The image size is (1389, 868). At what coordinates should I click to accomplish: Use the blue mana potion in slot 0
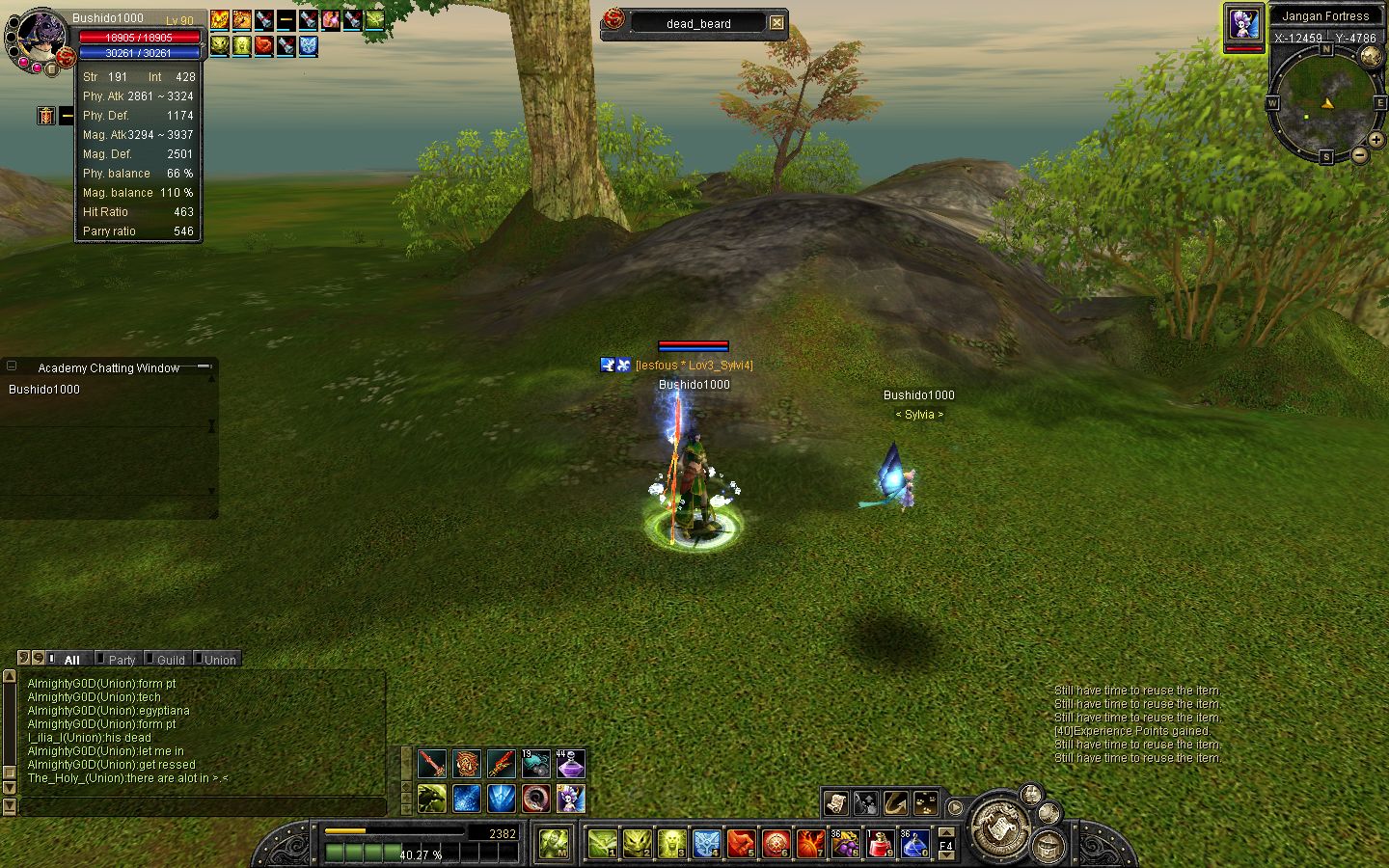coord(914,845)
